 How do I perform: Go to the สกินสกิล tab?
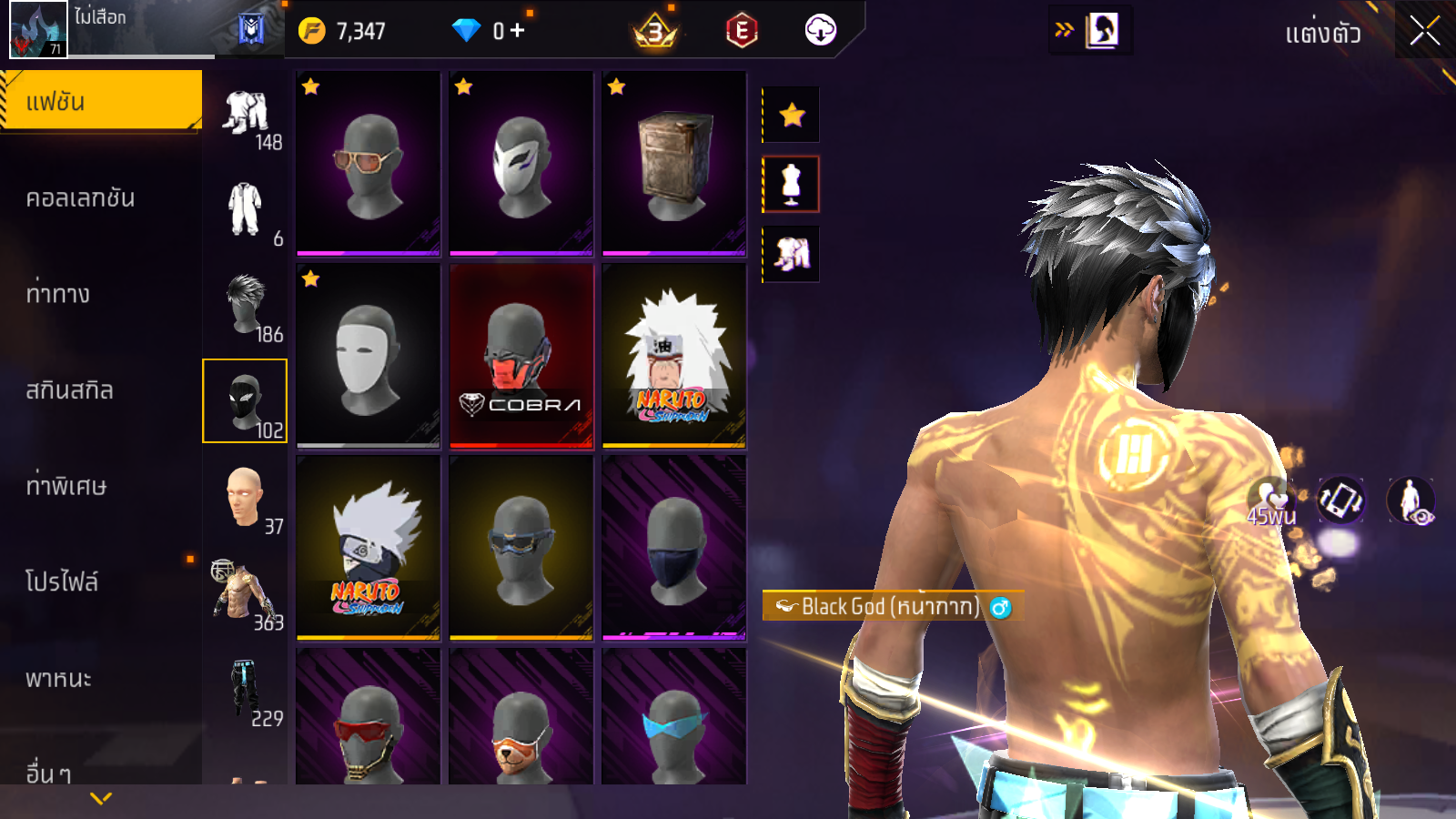point(69,390)
